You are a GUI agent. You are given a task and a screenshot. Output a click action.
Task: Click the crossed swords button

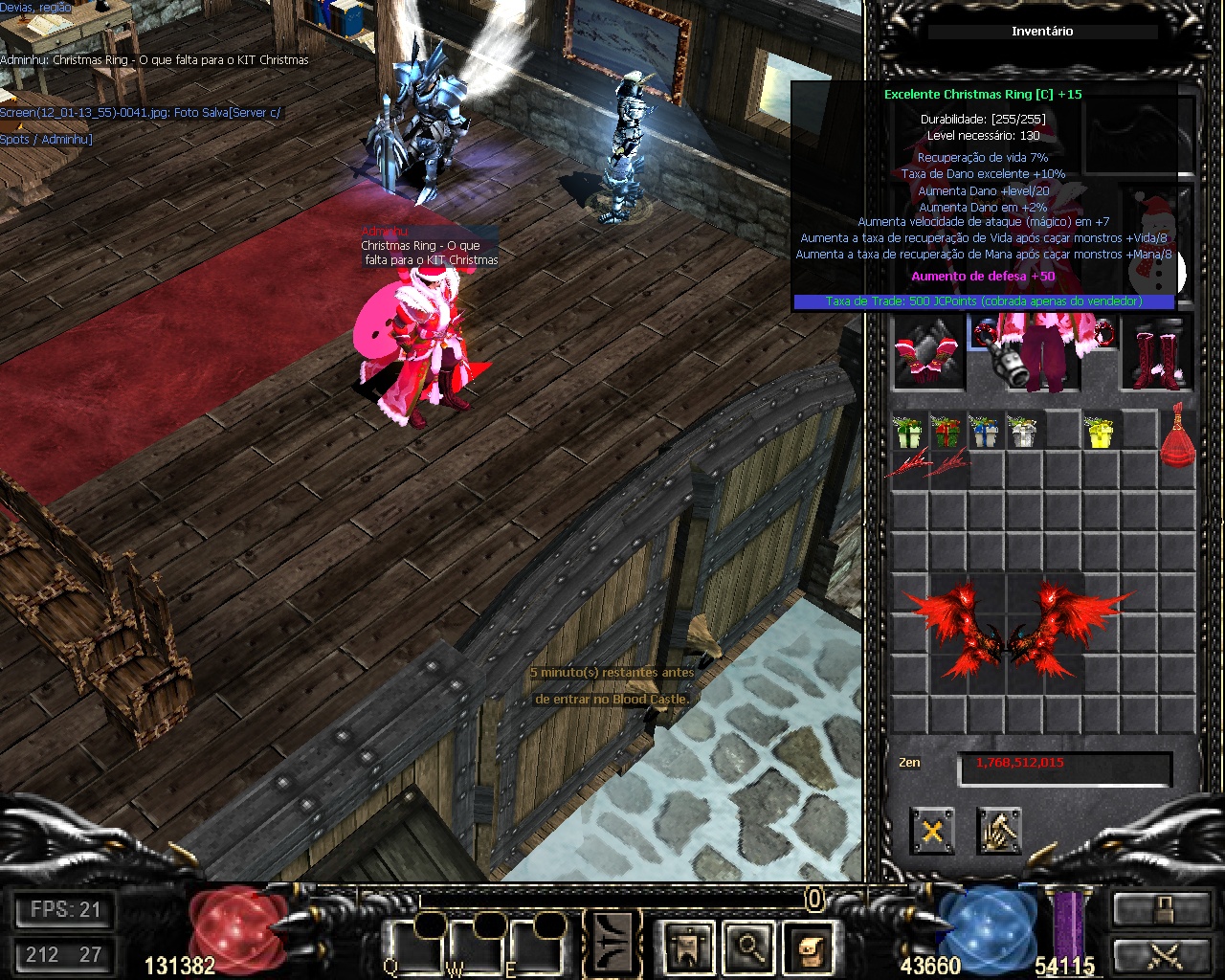[1162, 956]
